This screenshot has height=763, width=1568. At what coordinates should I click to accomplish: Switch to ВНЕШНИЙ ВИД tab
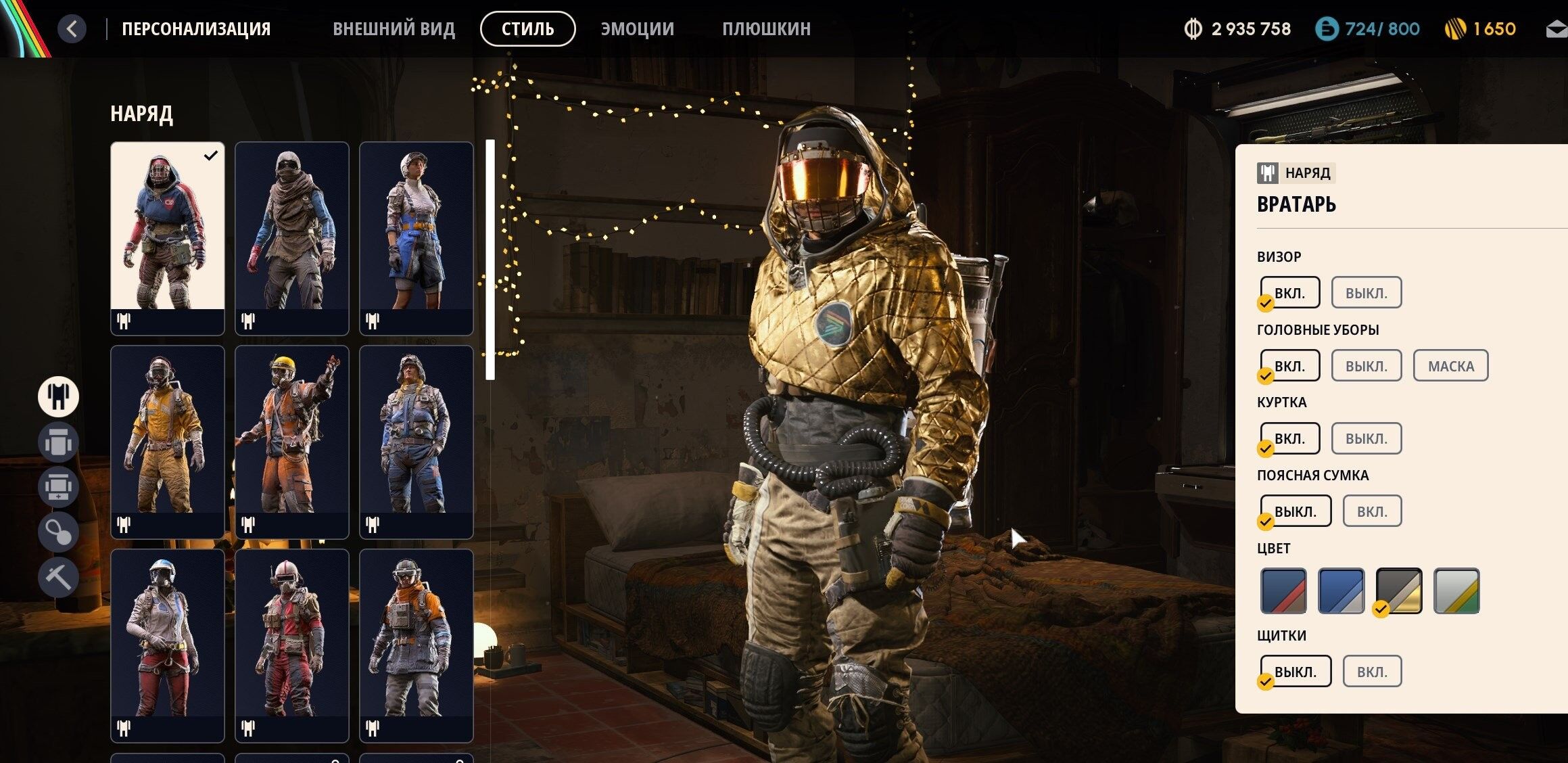(394, 28)
